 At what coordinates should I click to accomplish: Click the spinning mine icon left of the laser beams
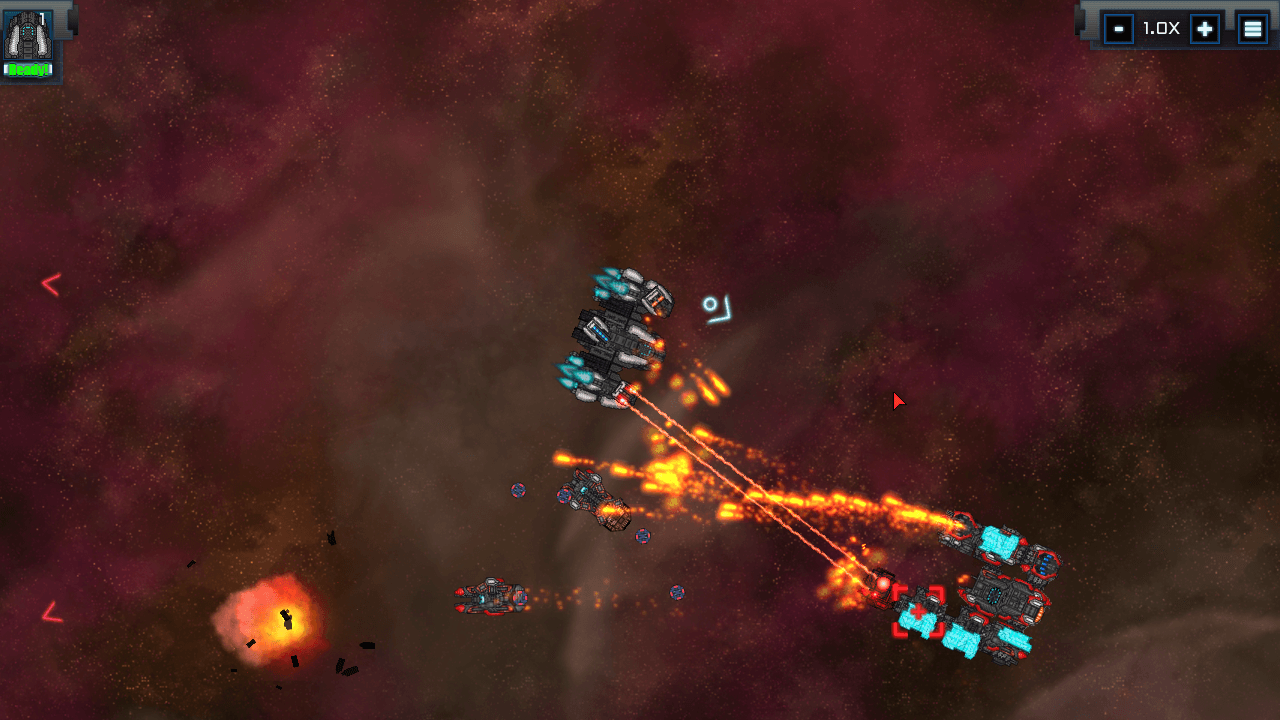pyautogui.click(x=518, y=491)
